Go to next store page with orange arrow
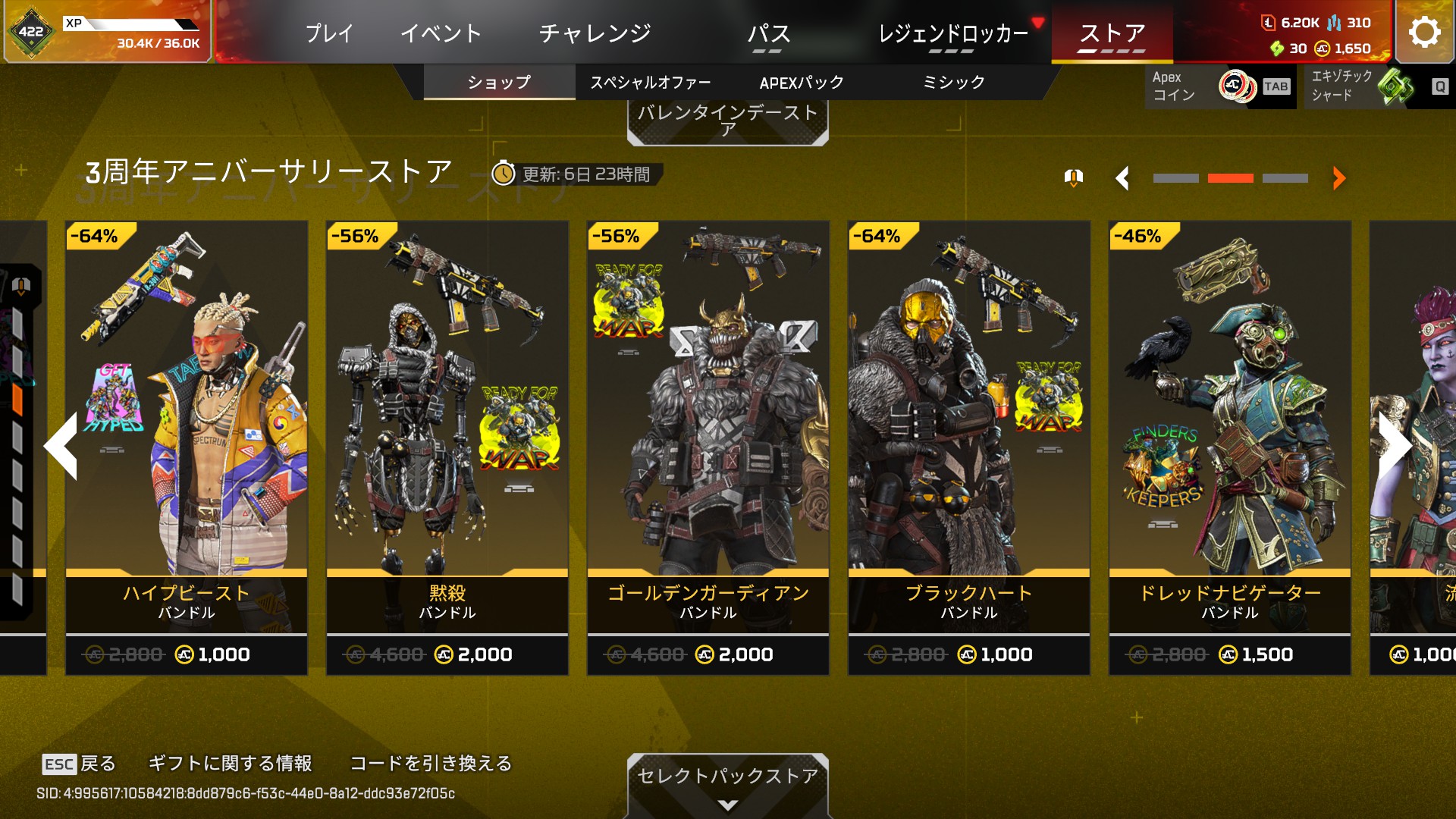 click(x=1338, y=178)
